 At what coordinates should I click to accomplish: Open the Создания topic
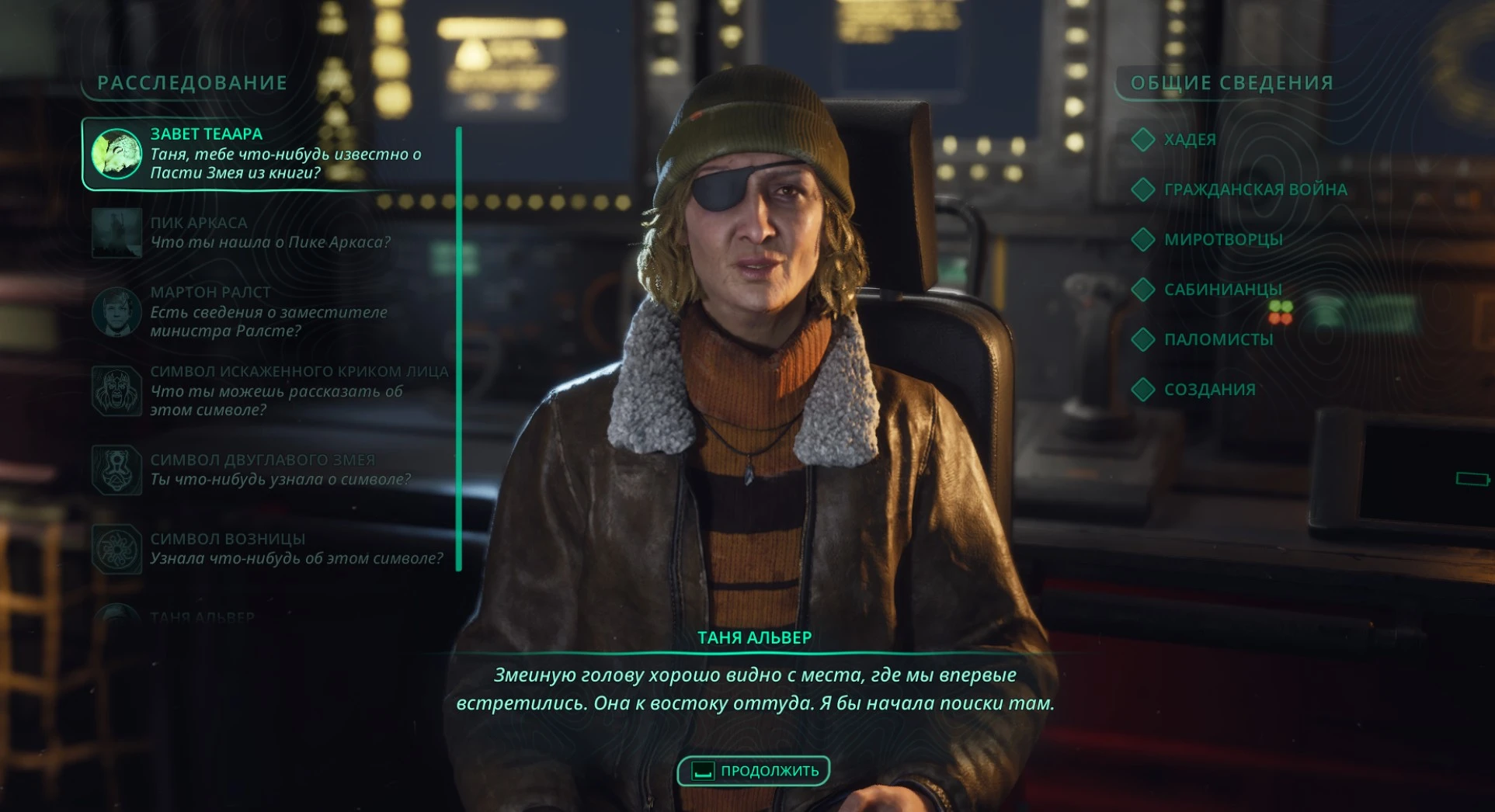(1208, 390)
